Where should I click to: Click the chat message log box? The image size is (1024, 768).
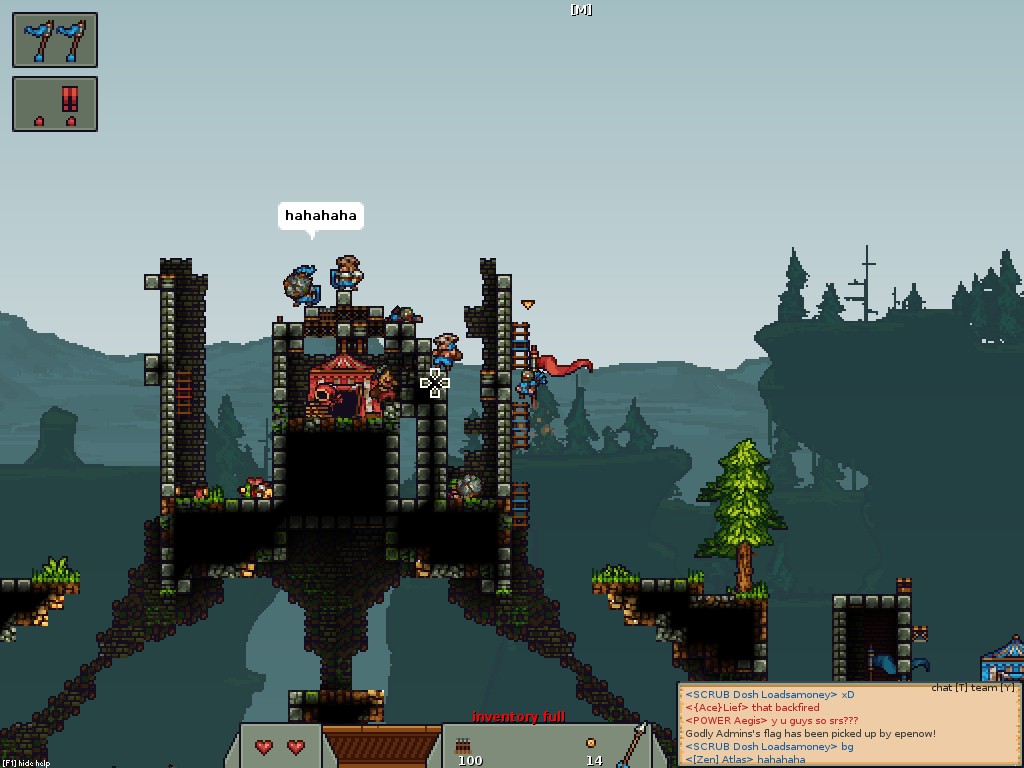[849, 726]
